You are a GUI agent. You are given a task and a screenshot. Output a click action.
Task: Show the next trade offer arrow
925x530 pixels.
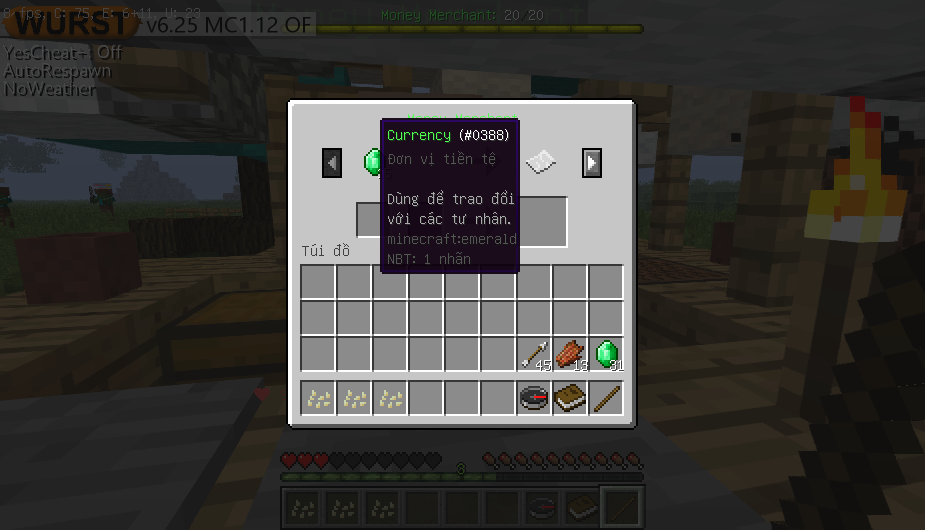pyautogui.click(x=592, y=162)
